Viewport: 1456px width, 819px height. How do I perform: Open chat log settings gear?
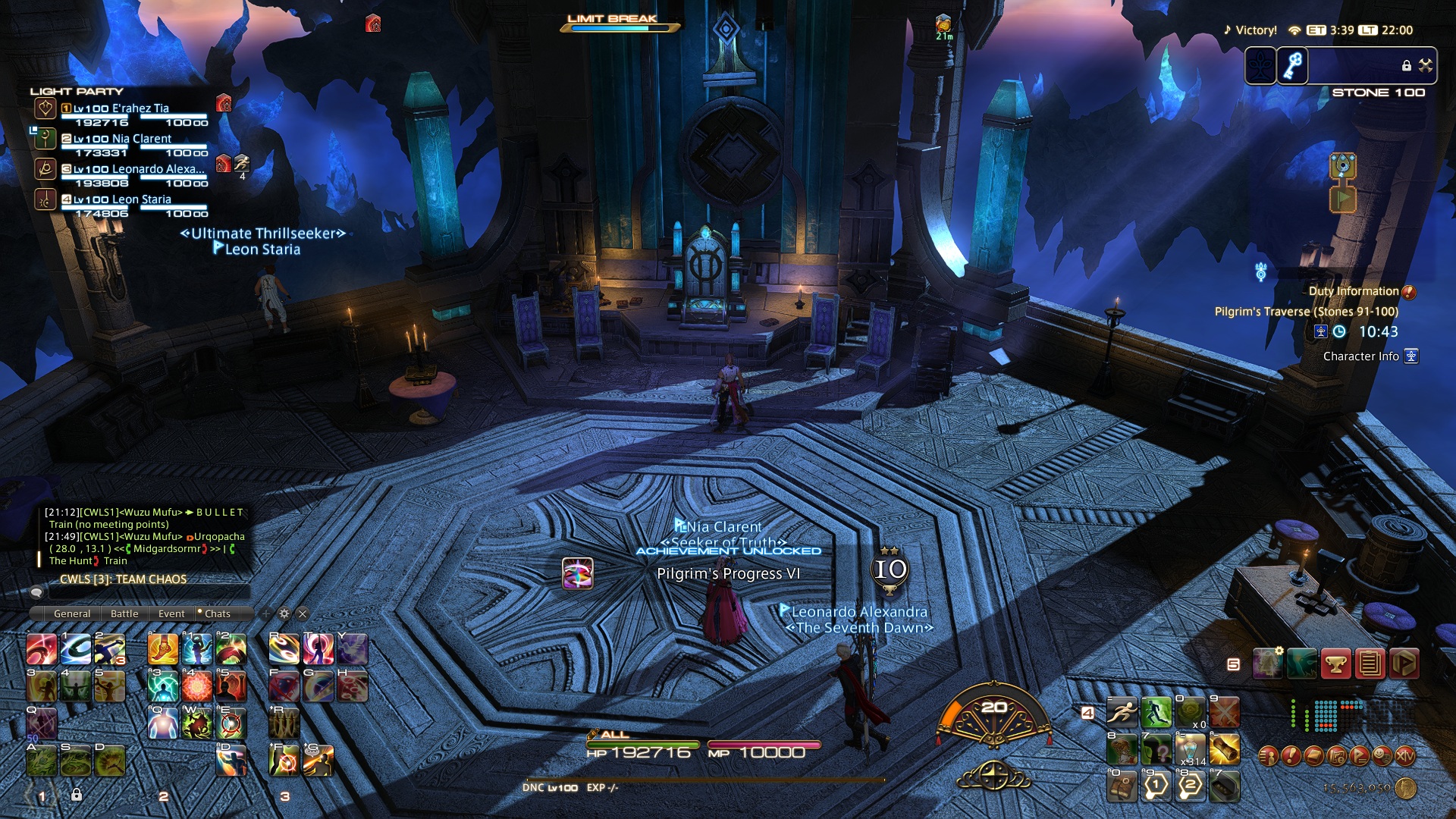[284, 613]
